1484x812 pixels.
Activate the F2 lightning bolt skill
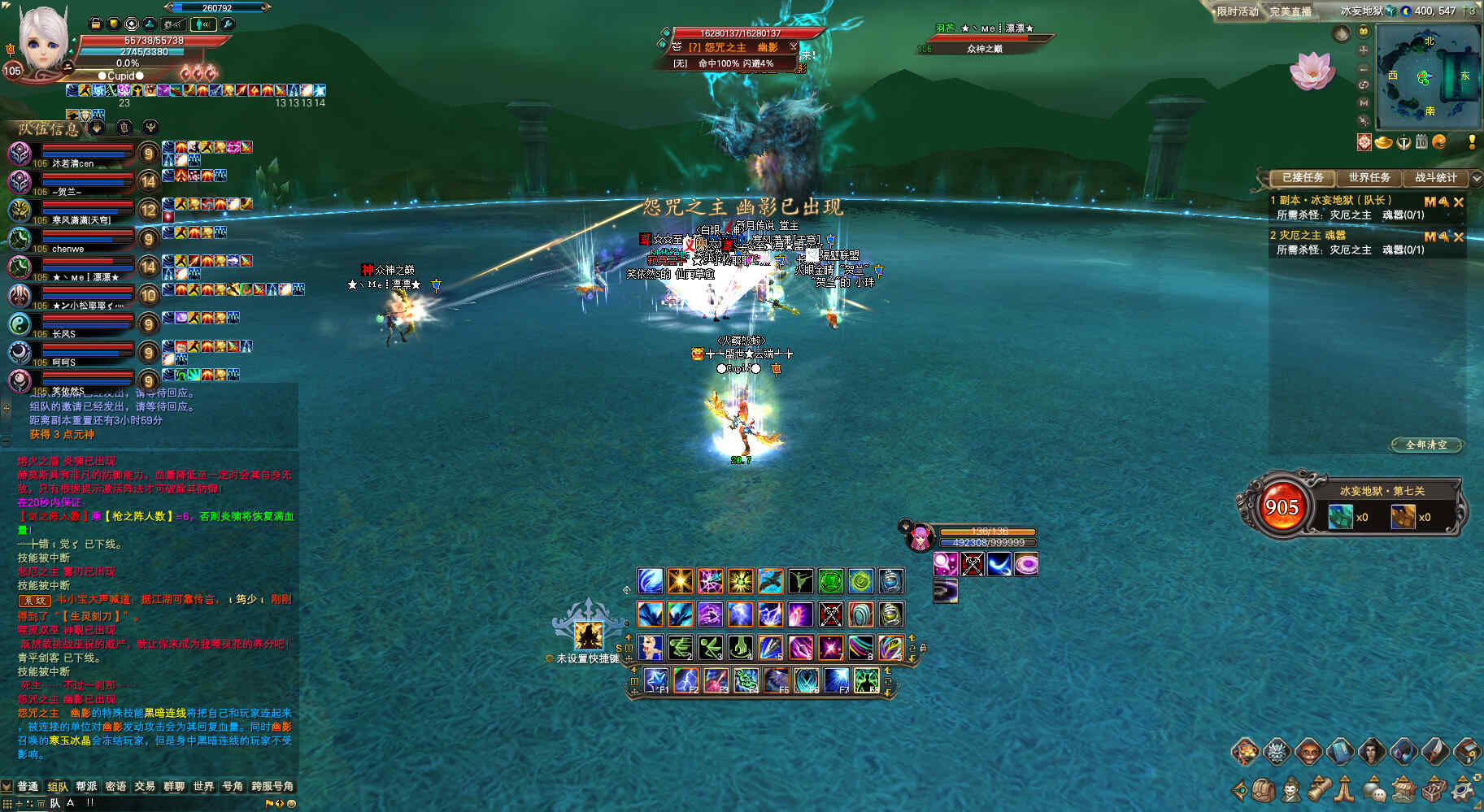(685, 679)
